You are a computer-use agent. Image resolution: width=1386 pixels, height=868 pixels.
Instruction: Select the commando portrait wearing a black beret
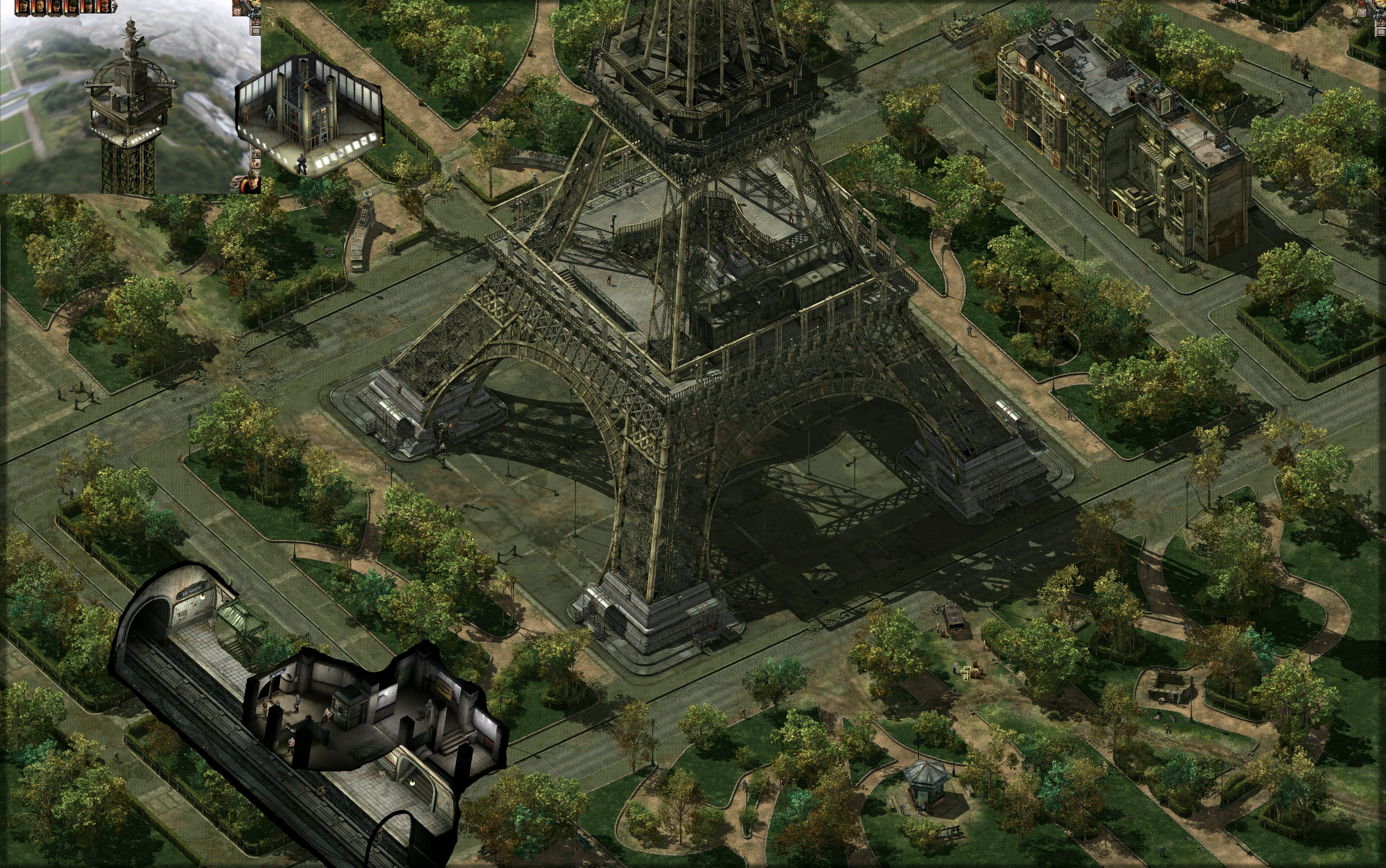tap(24, 6)
